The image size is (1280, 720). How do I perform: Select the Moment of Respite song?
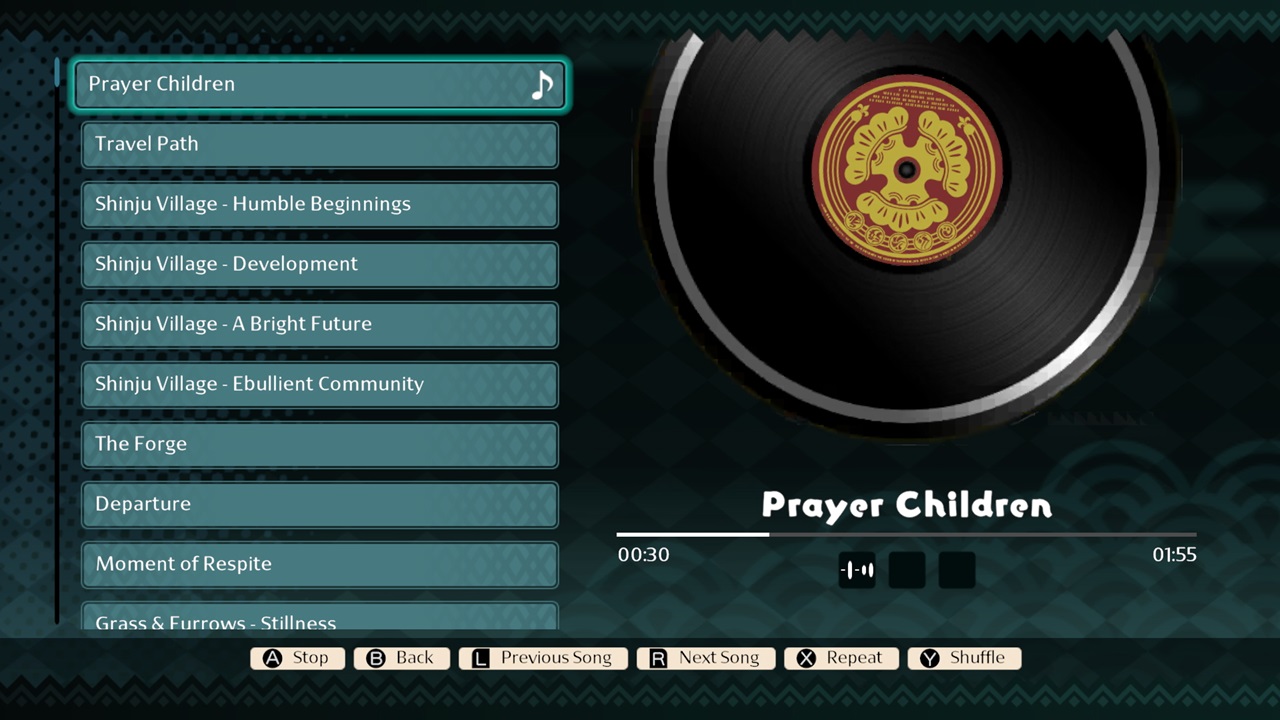[319, 564]
